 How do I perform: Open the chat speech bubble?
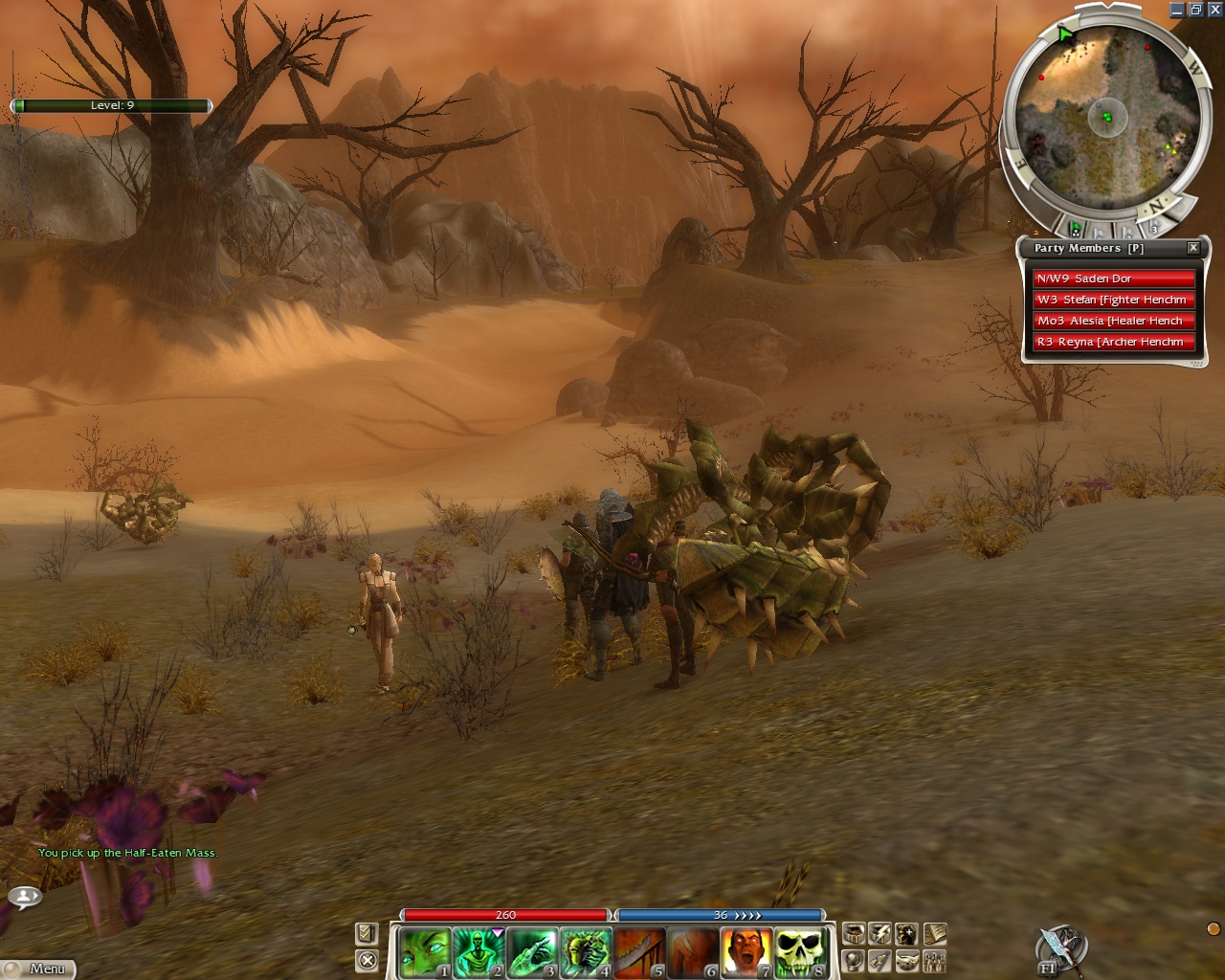(25, 897)
